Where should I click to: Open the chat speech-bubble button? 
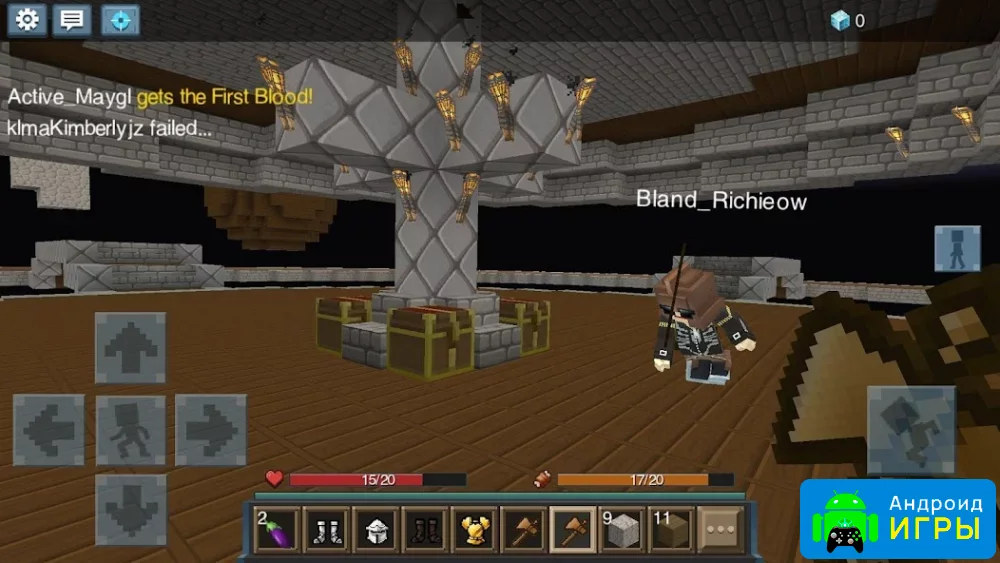coord(73,20)
